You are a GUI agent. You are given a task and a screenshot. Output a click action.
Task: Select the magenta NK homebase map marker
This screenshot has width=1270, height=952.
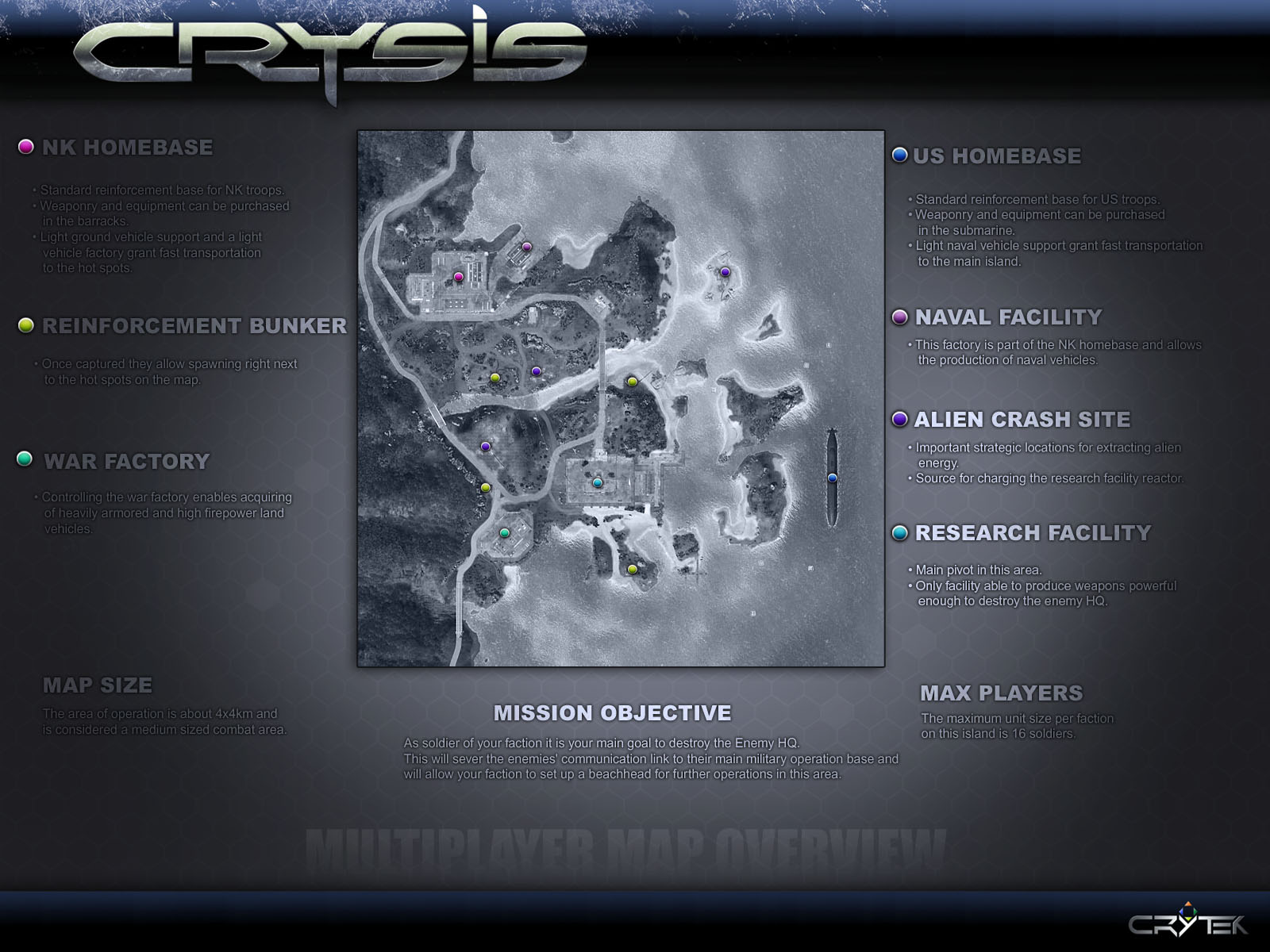click(458, 277)
